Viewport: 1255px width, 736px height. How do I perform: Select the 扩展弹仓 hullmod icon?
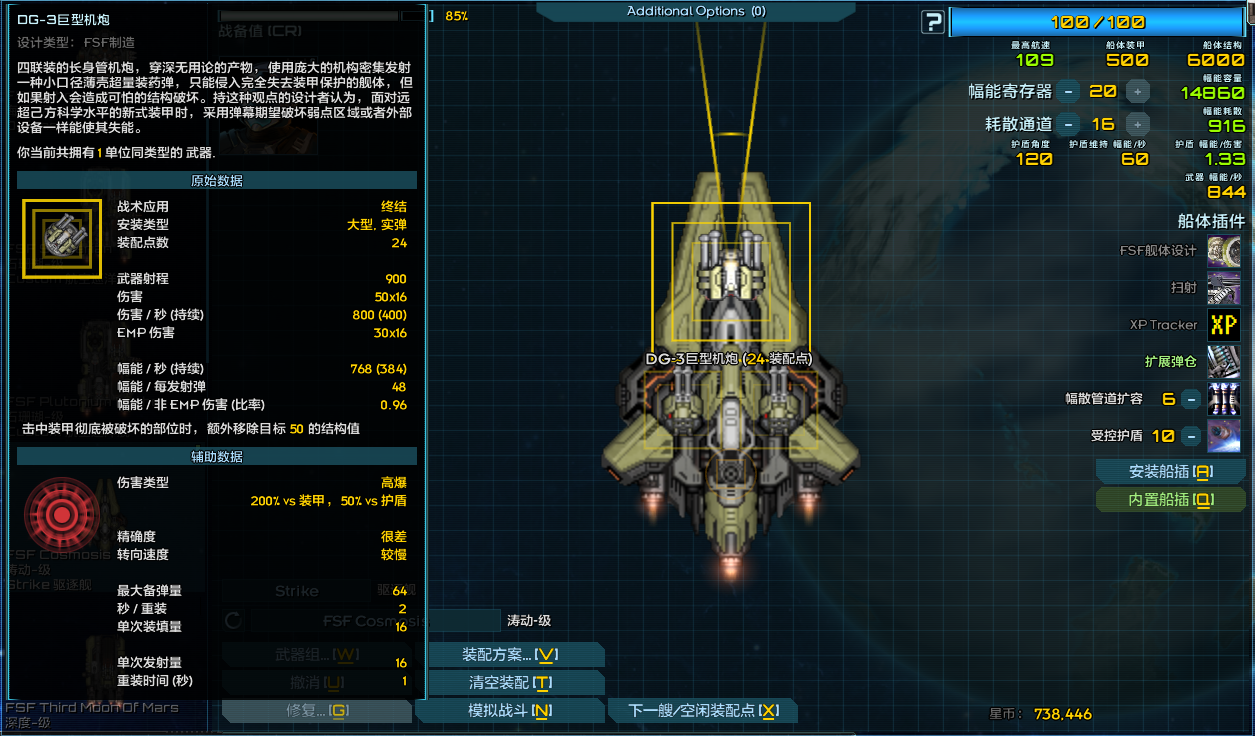pos(1224,362)
